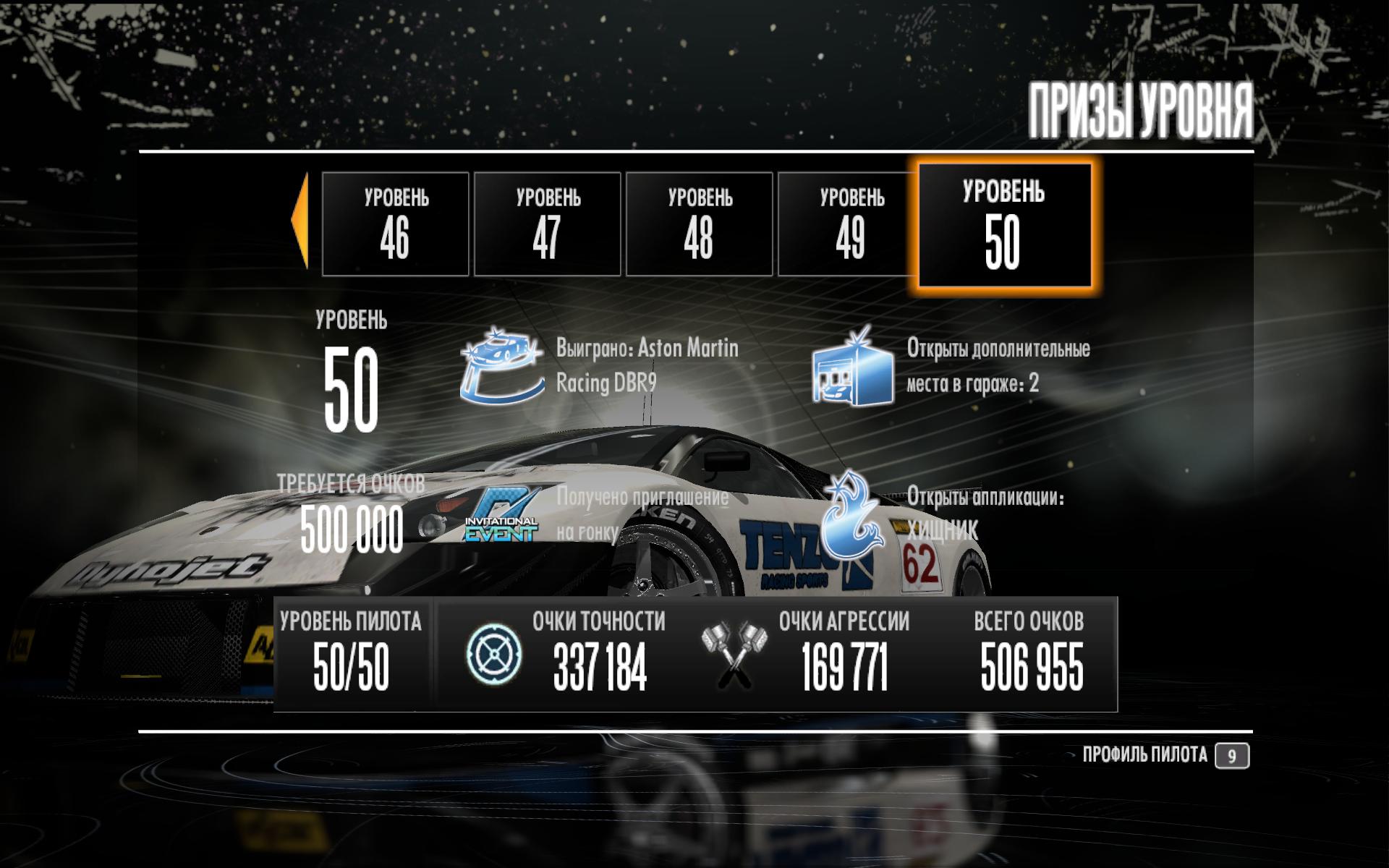The image size is (1389, 868).
Task: Select the highlighted Level 50 tile
Action: point(1004,226)
